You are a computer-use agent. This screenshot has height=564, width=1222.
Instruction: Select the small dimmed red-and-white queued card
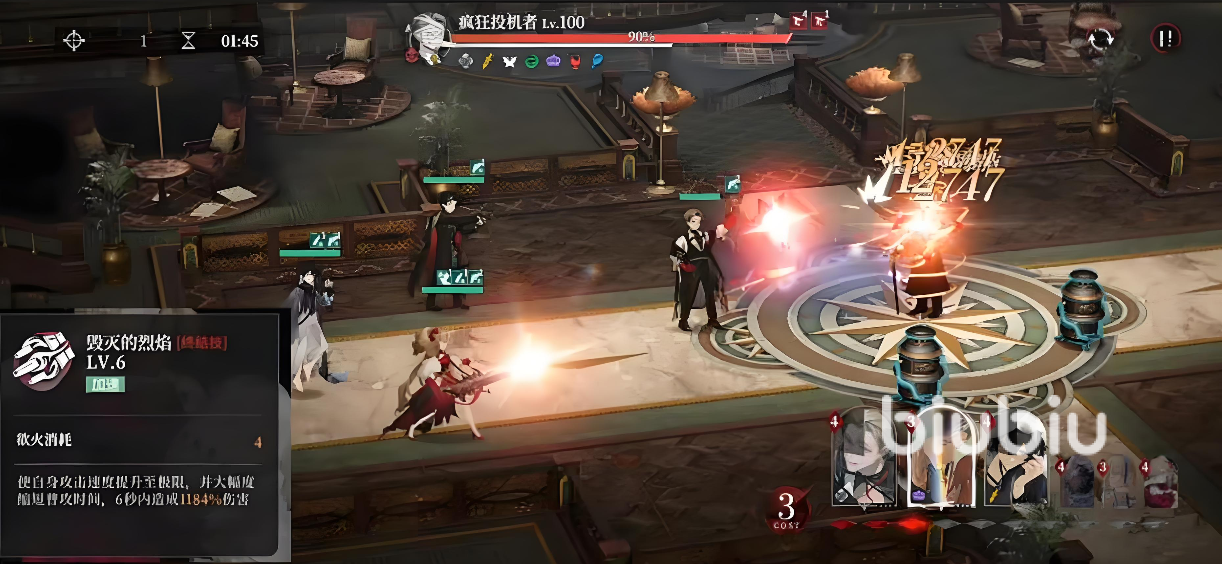[x=1162, y=481]
